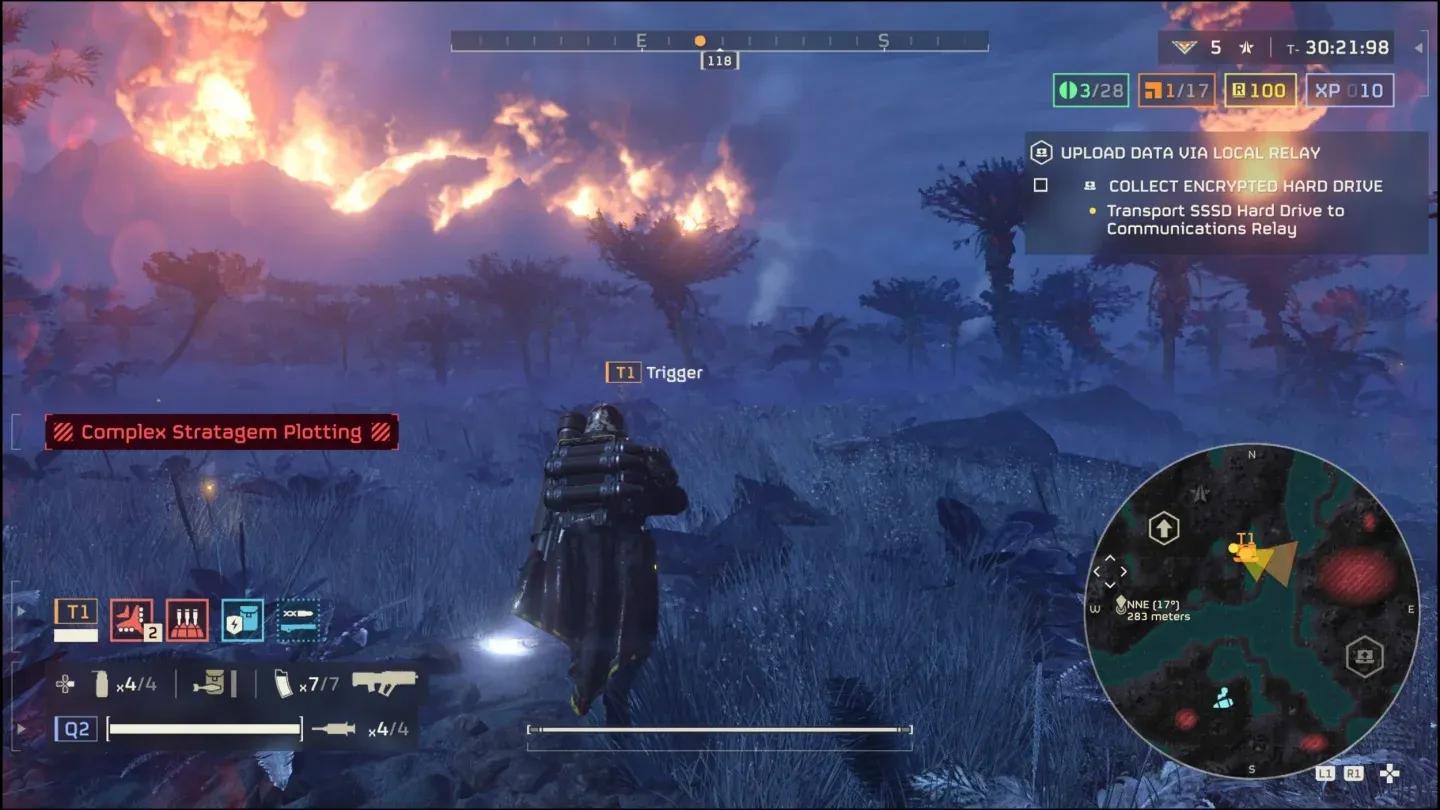This screenshot has width=1440, height=810.
Task: Click the large red enemy zone on minimap
Action: click(x=1355, y=574)
